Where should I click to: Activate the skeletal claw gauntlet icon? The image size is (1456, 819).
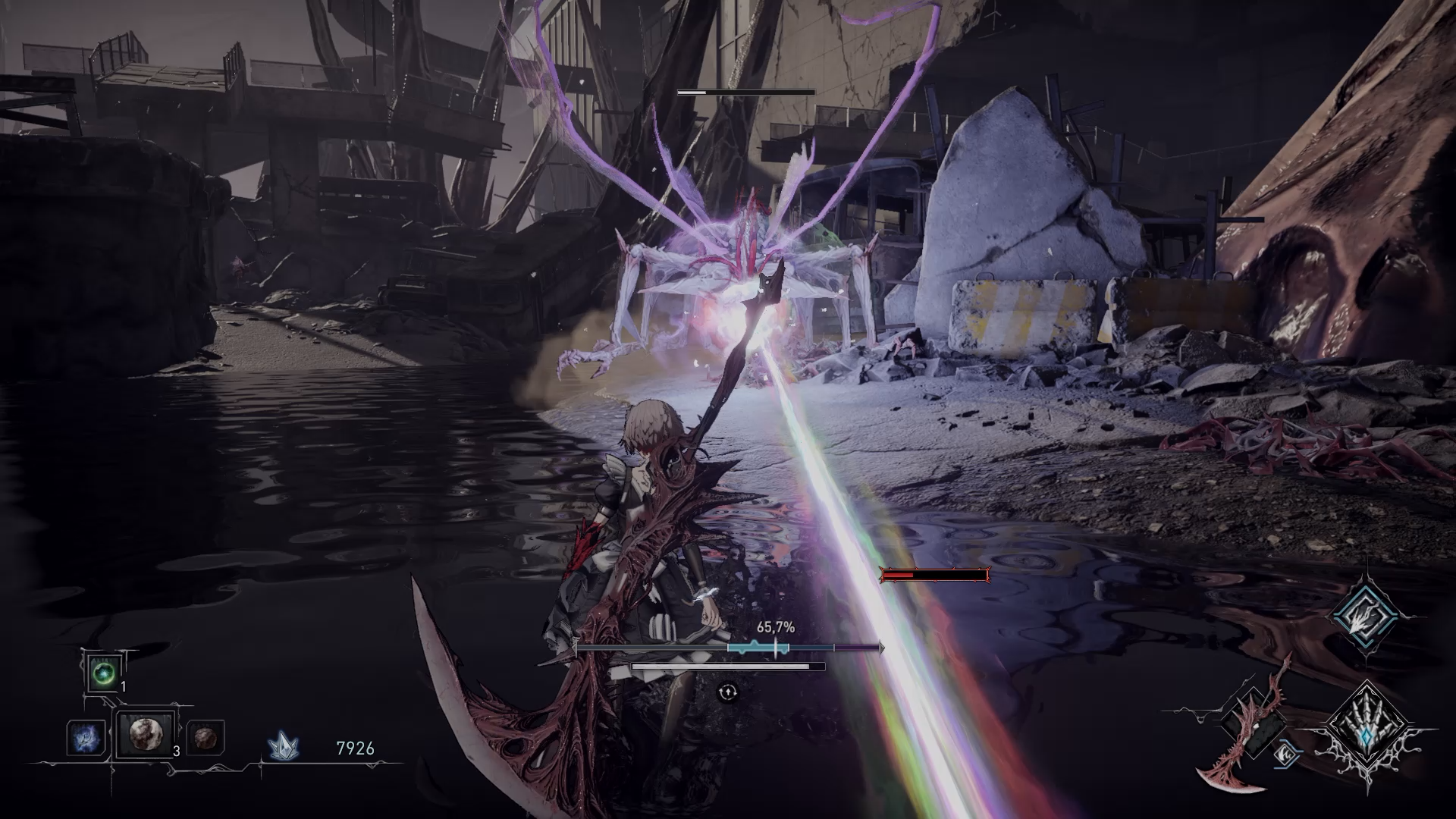[1366, 733]
